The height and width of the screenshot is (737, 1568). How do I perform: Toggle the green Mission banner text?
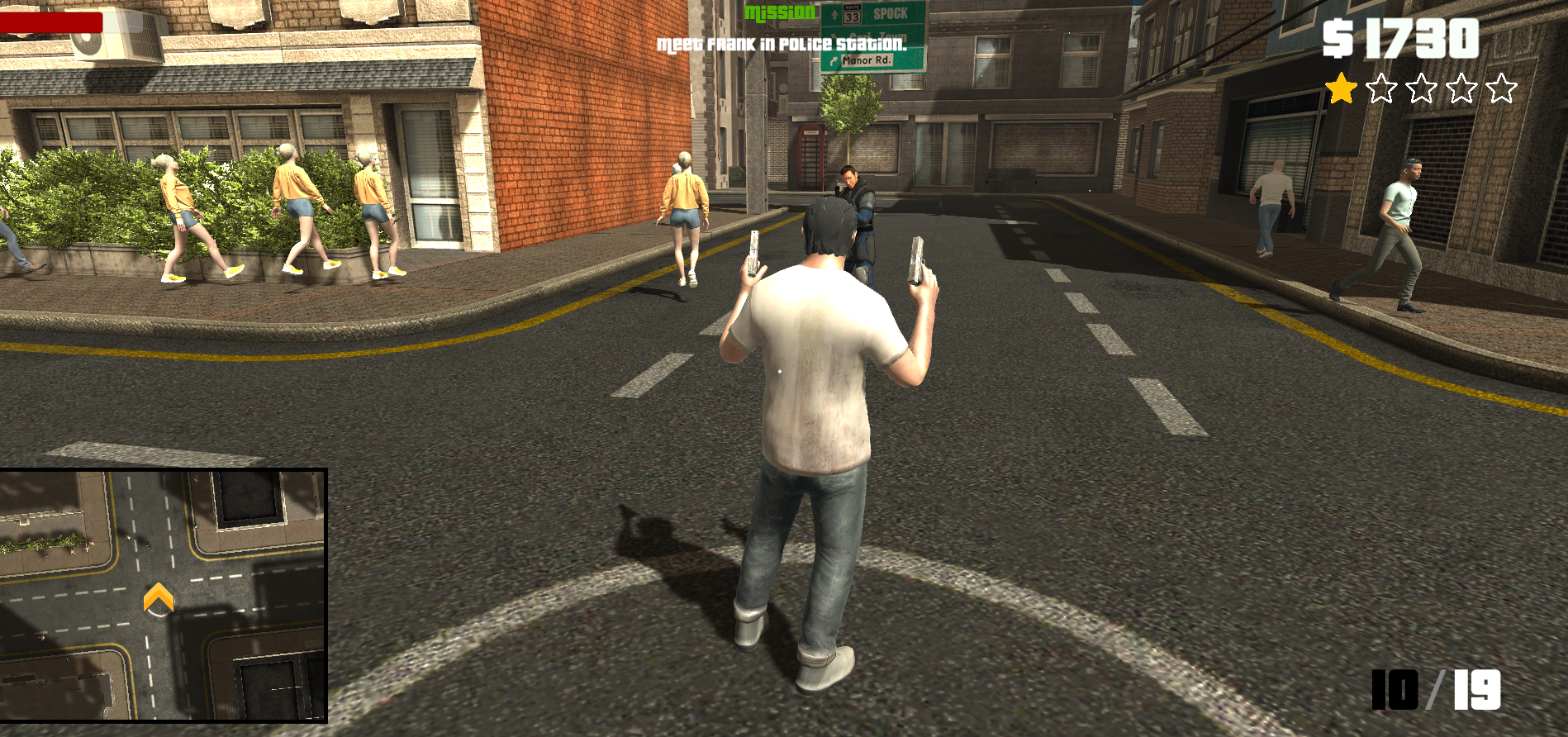(780, 12)
